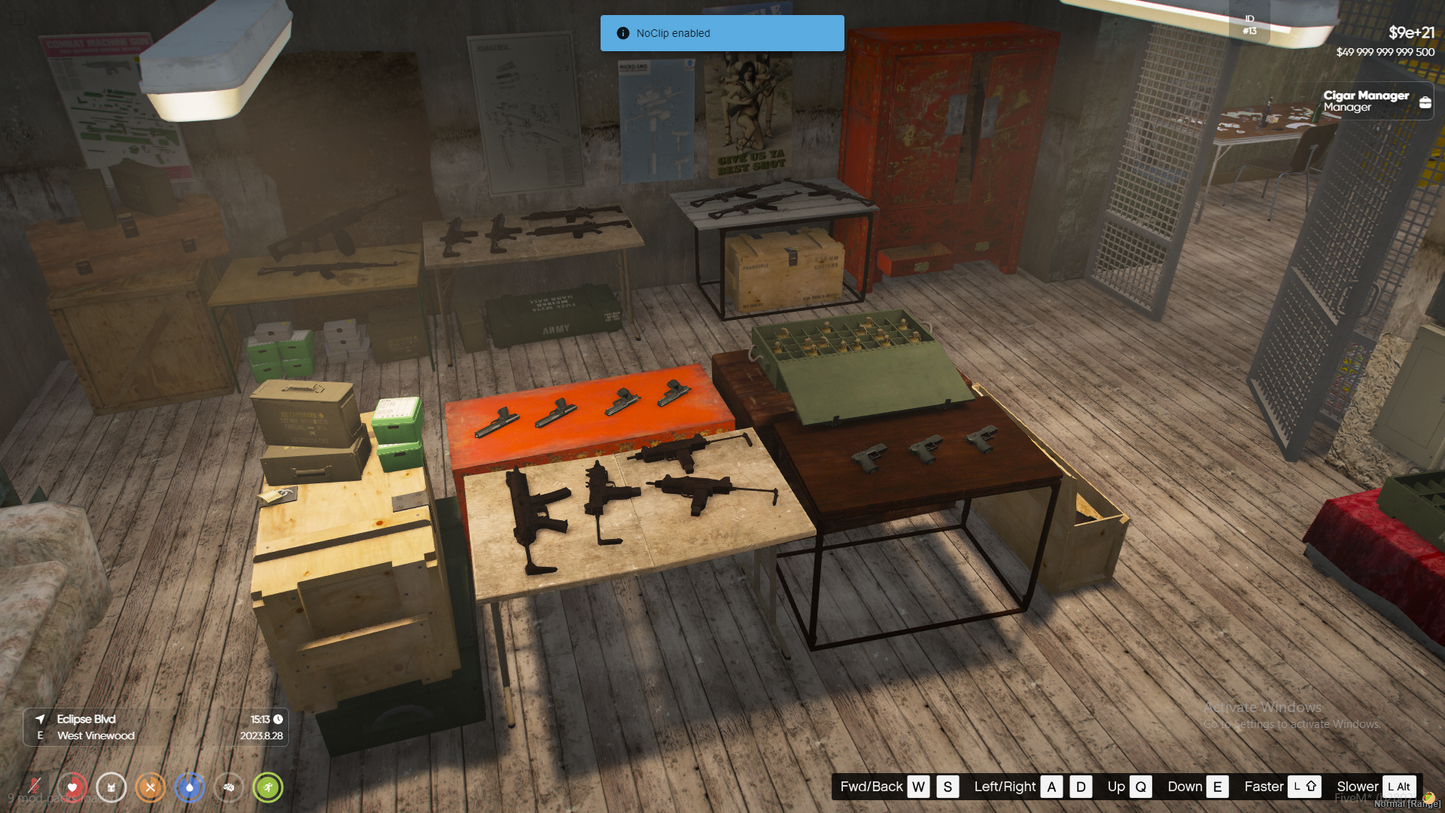1445x813 pixels.
Task: Dismiss the NoClip enabled notification
Action: (x=722, y=33)
